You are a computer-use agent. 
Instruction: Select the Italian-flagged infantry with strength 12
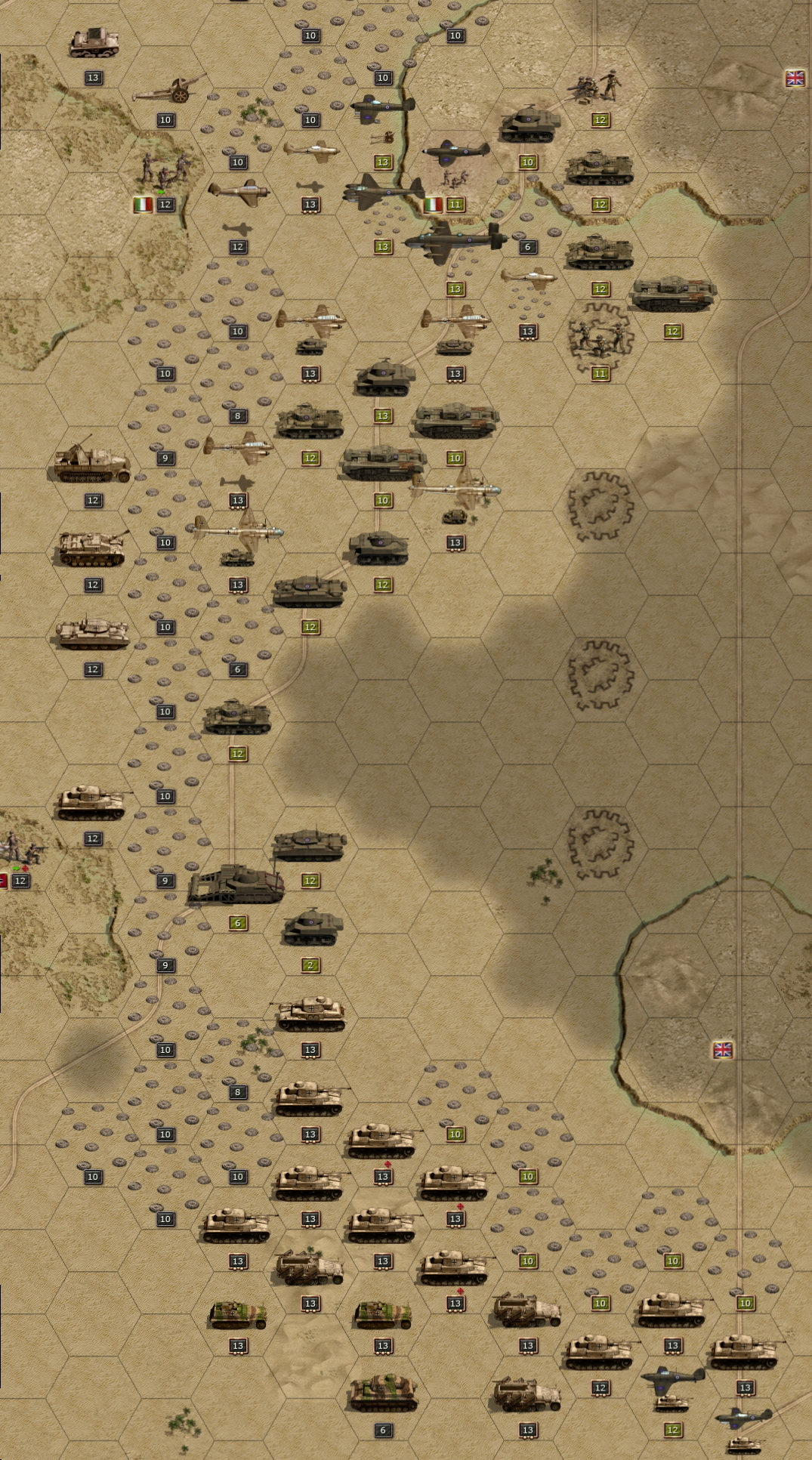click(164, 172)
